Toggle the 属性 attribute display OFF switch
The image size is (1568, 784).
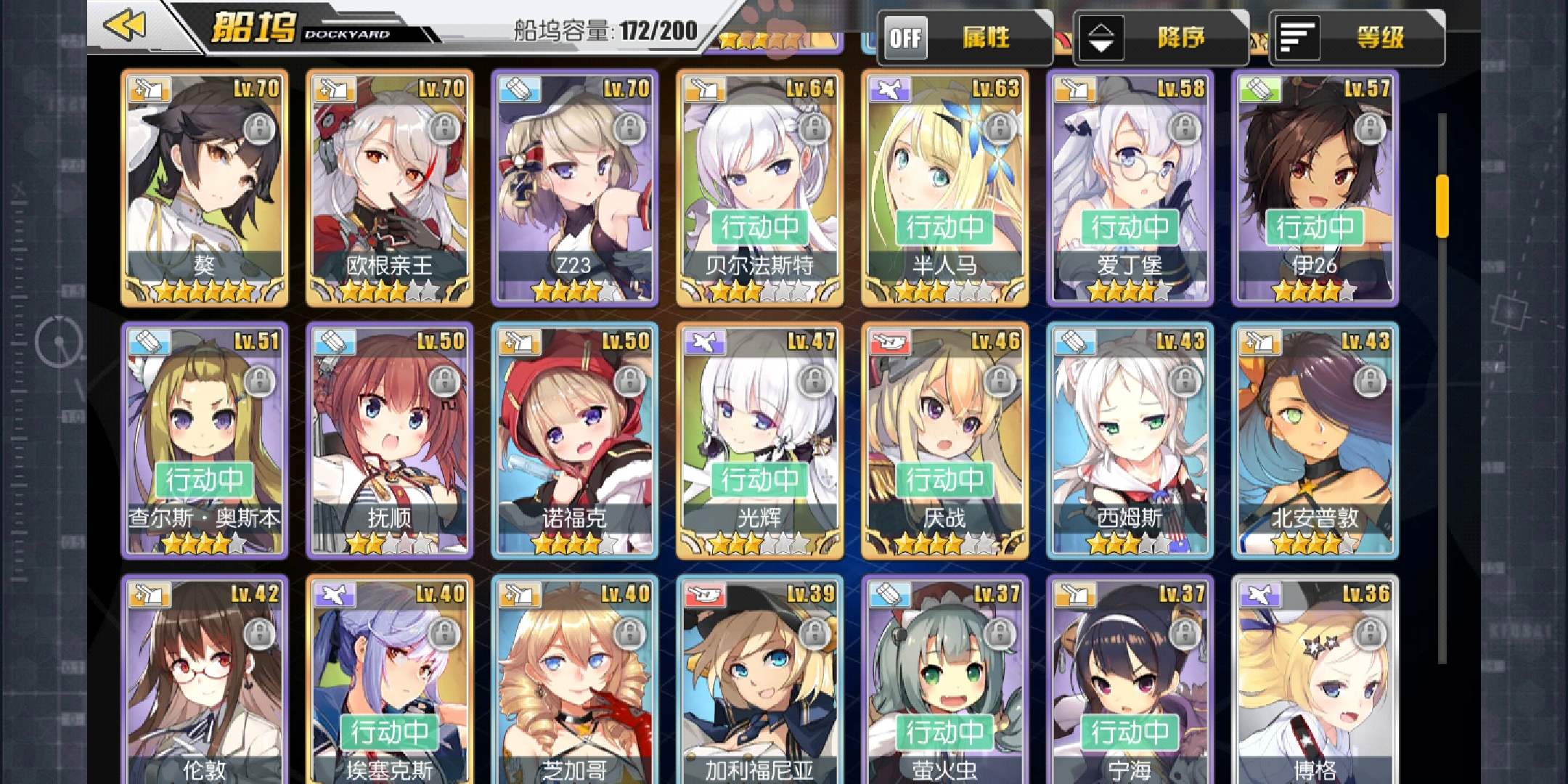tap(906, 38)
